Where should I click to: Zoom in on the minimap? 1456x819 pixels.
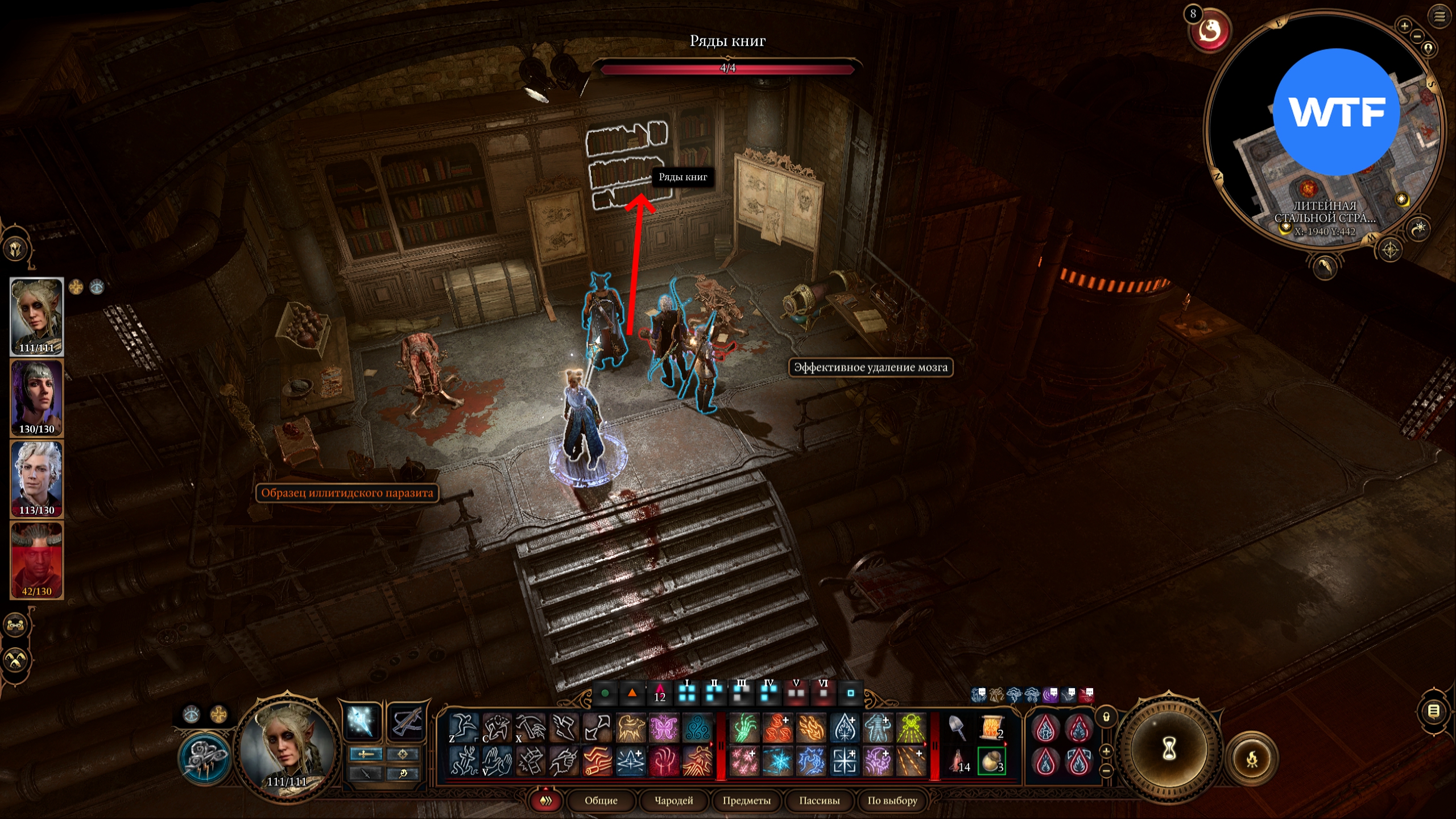coord(1404,26)
